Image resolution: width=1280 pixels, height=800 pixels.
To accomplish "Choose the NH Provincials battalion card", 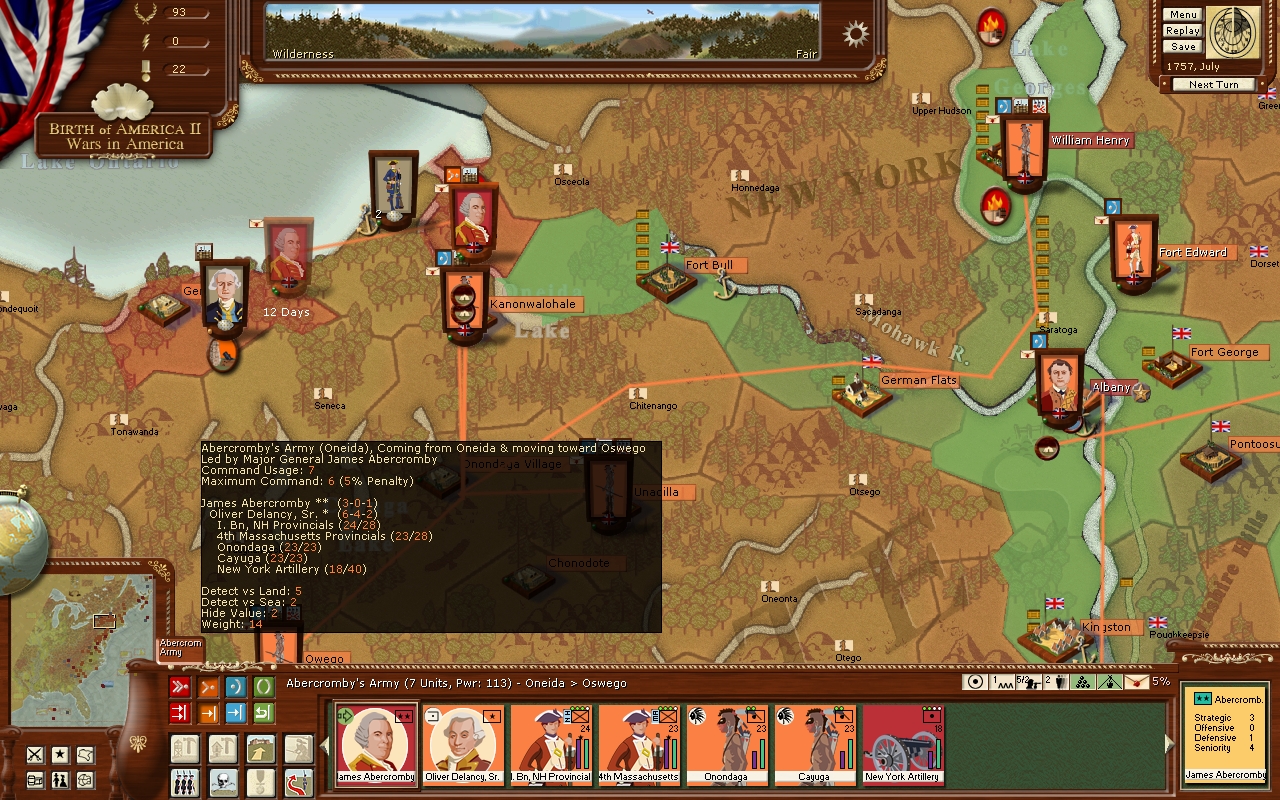I will [551, 745].
